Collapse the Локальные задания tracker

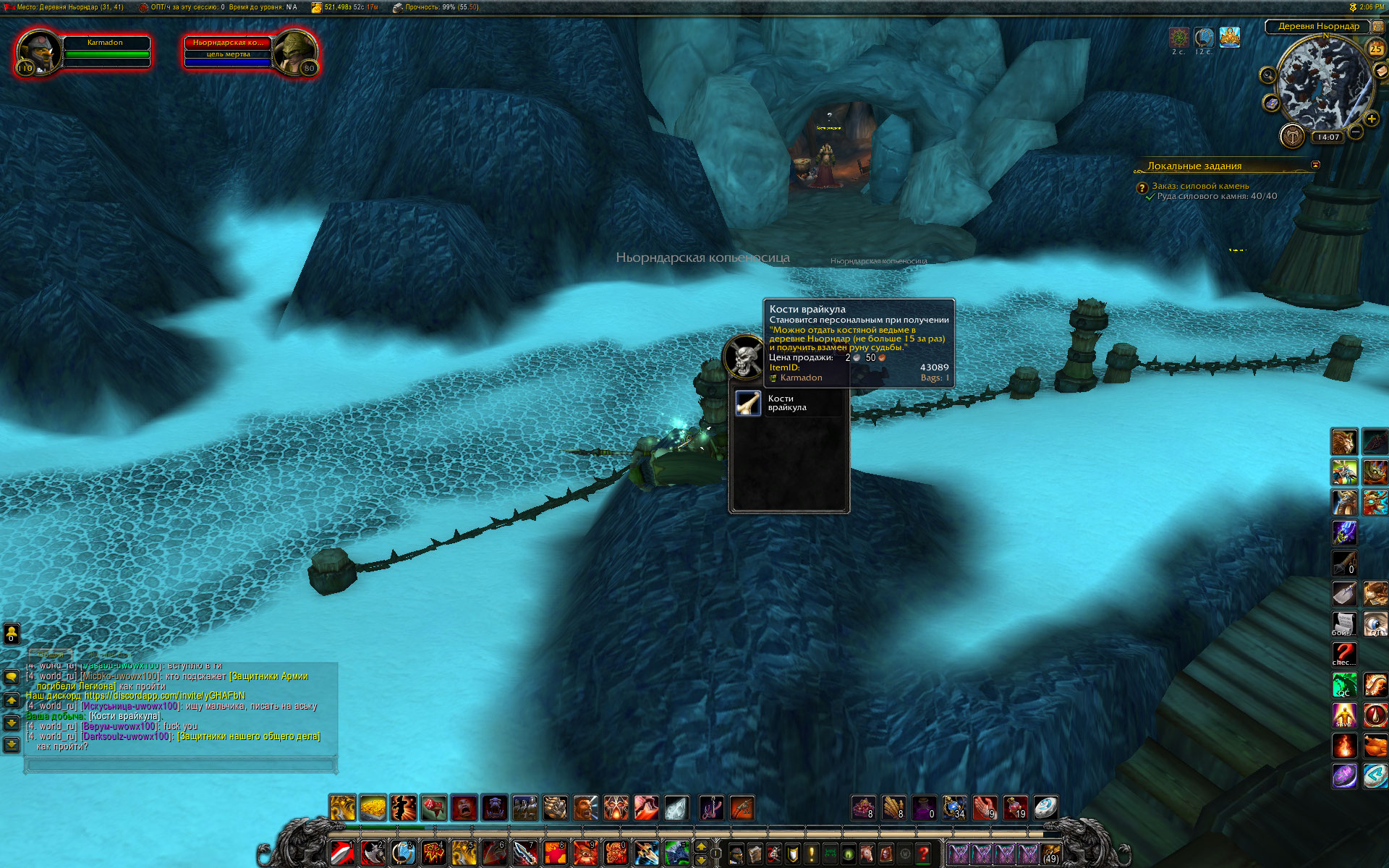point(1315,165)
